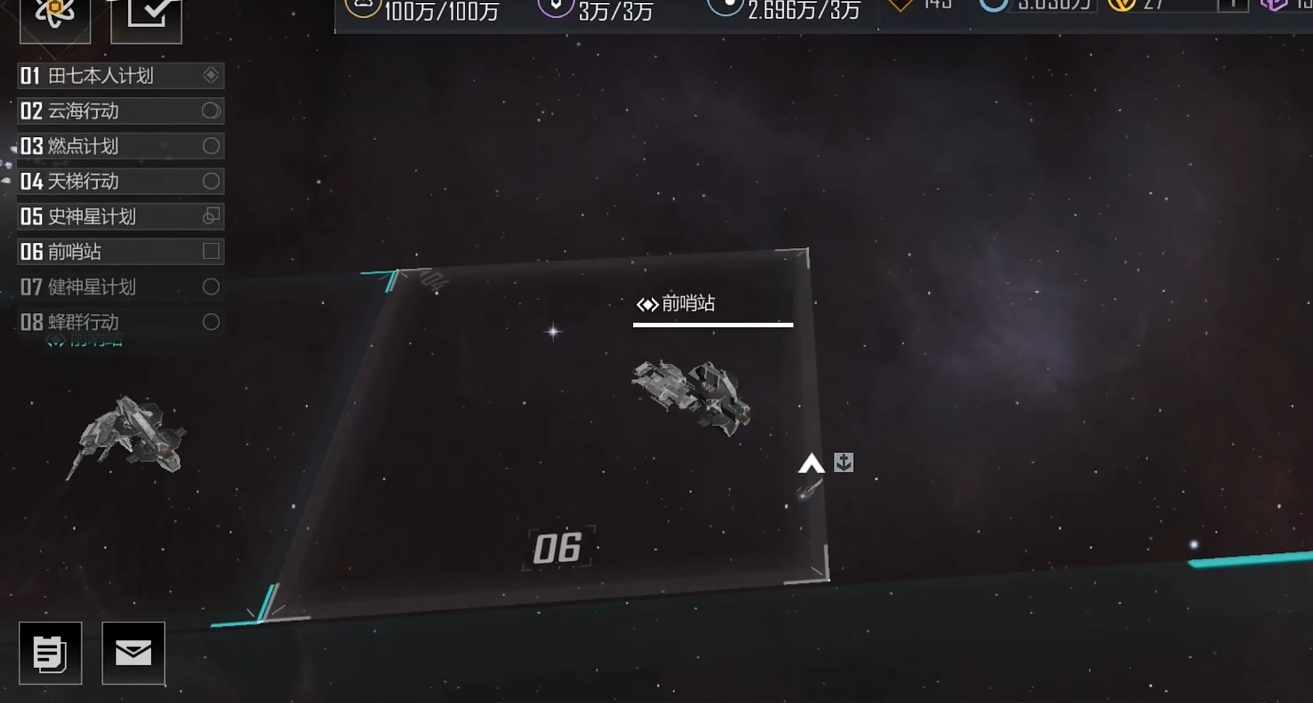Screen dimensions: 1313x703
Task: Choose the 06 前哨站 list entry
Action: (x=120, y=252)
